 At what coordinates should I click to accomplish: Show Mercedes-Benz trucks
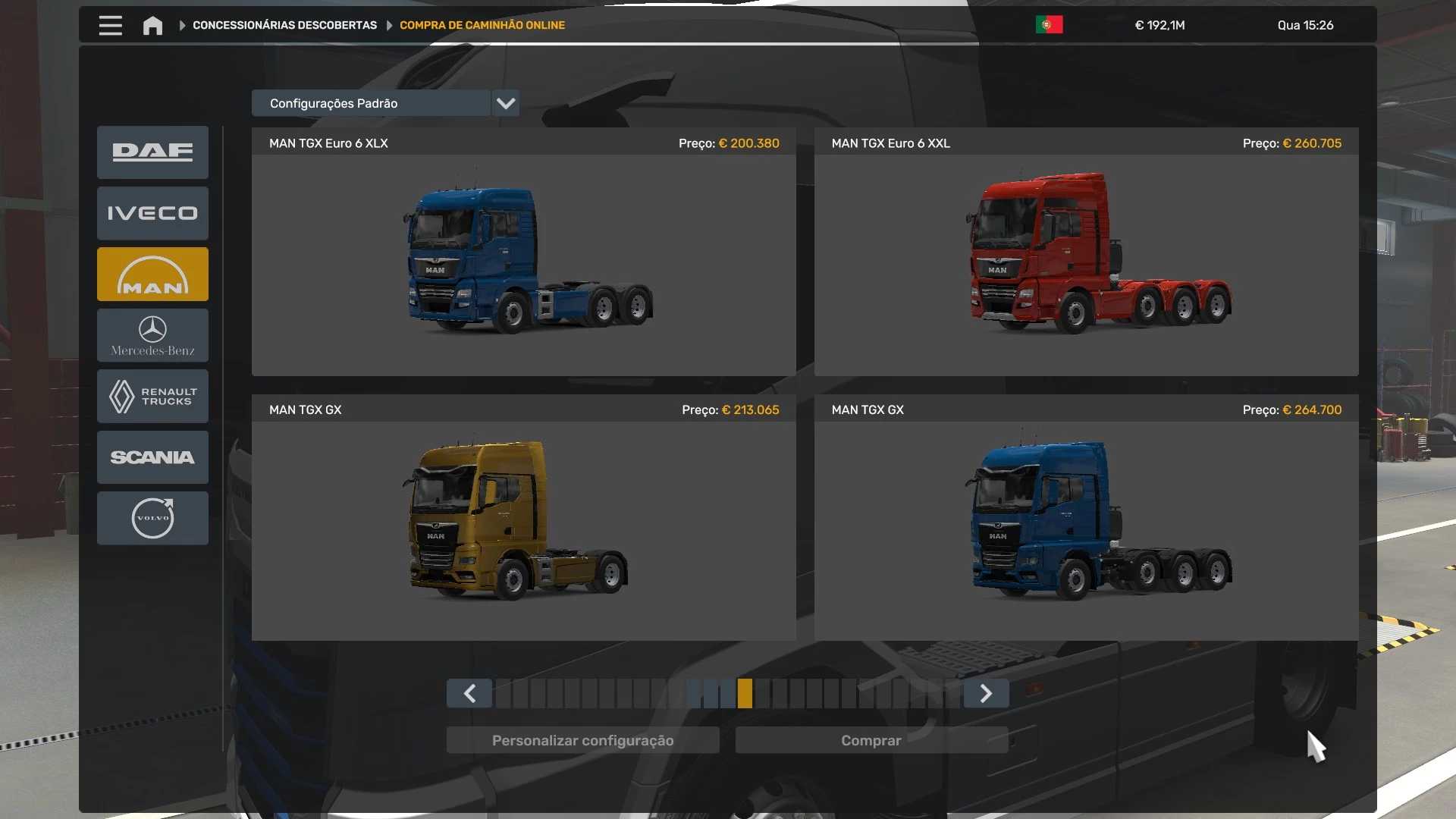[x=152, y=335]
